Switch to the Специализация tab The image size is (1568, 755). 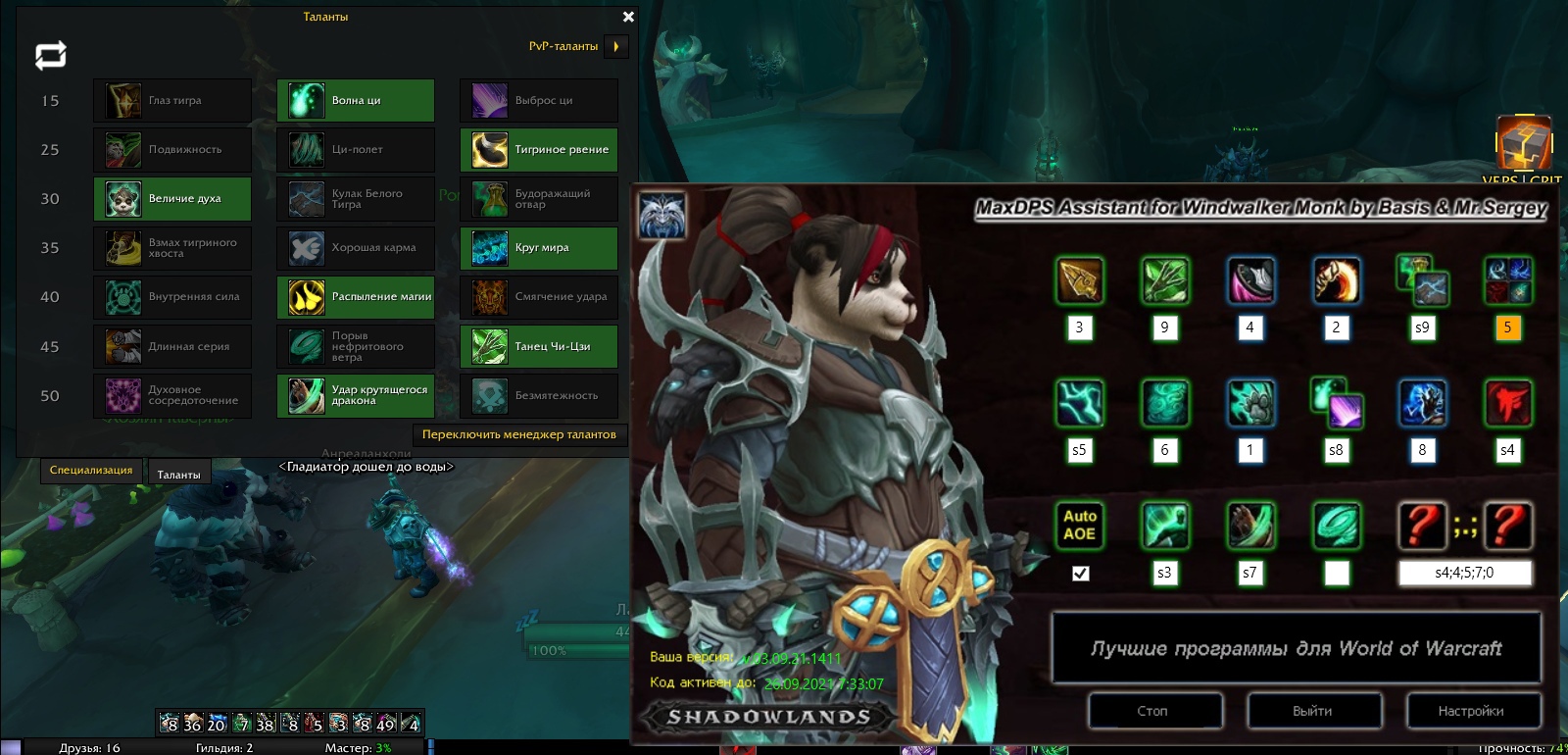(91, 471)
